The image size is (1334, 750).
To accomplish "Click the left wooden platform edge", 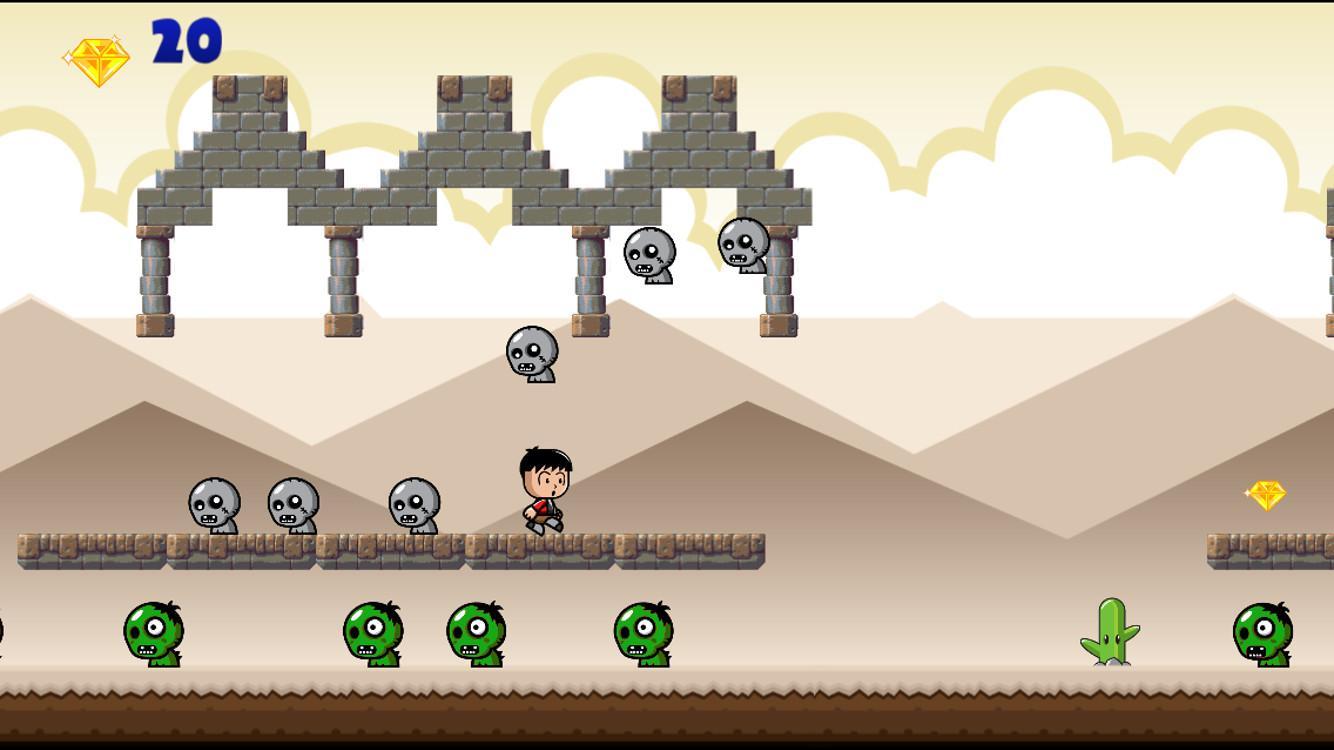I will coord(30,548).
